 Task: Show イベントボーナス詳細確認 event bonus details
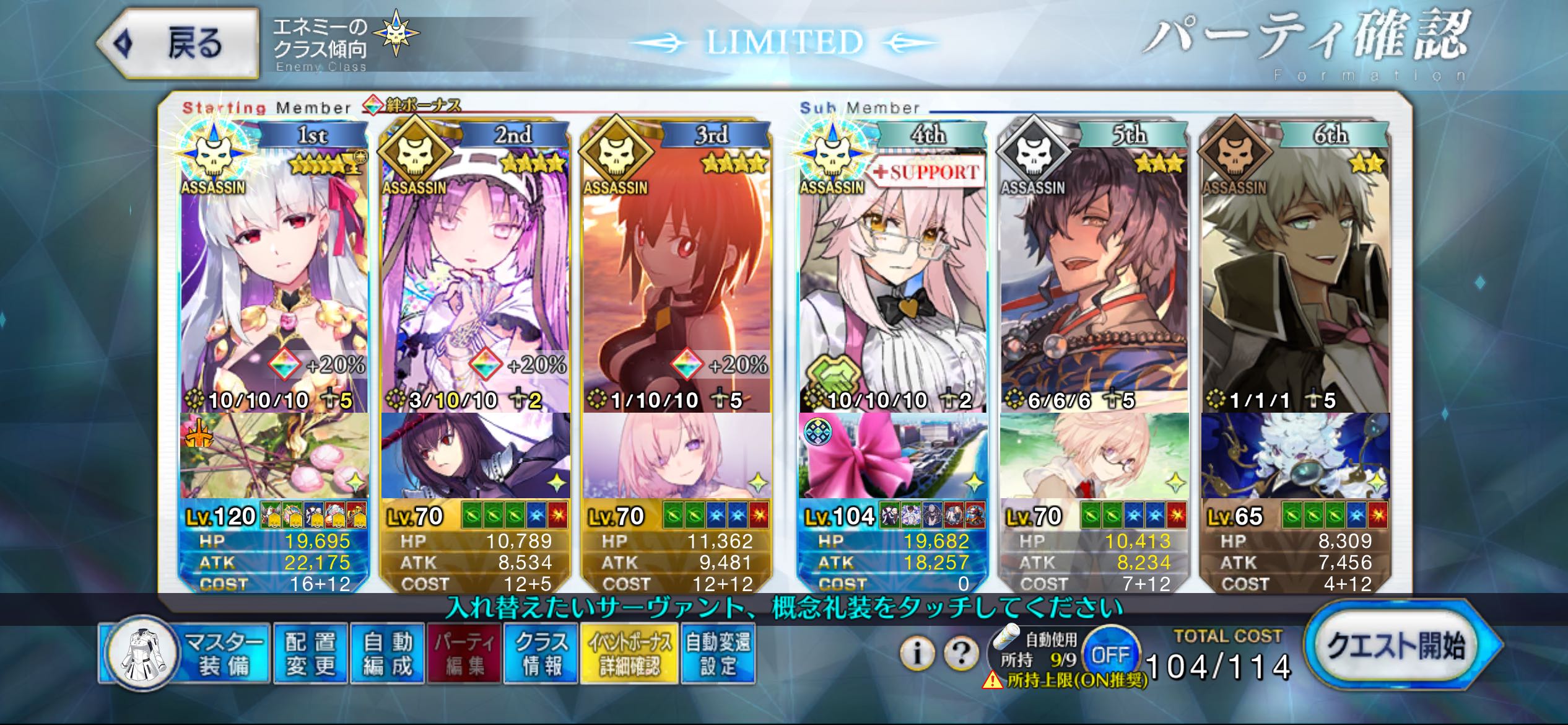click(629, 654)
